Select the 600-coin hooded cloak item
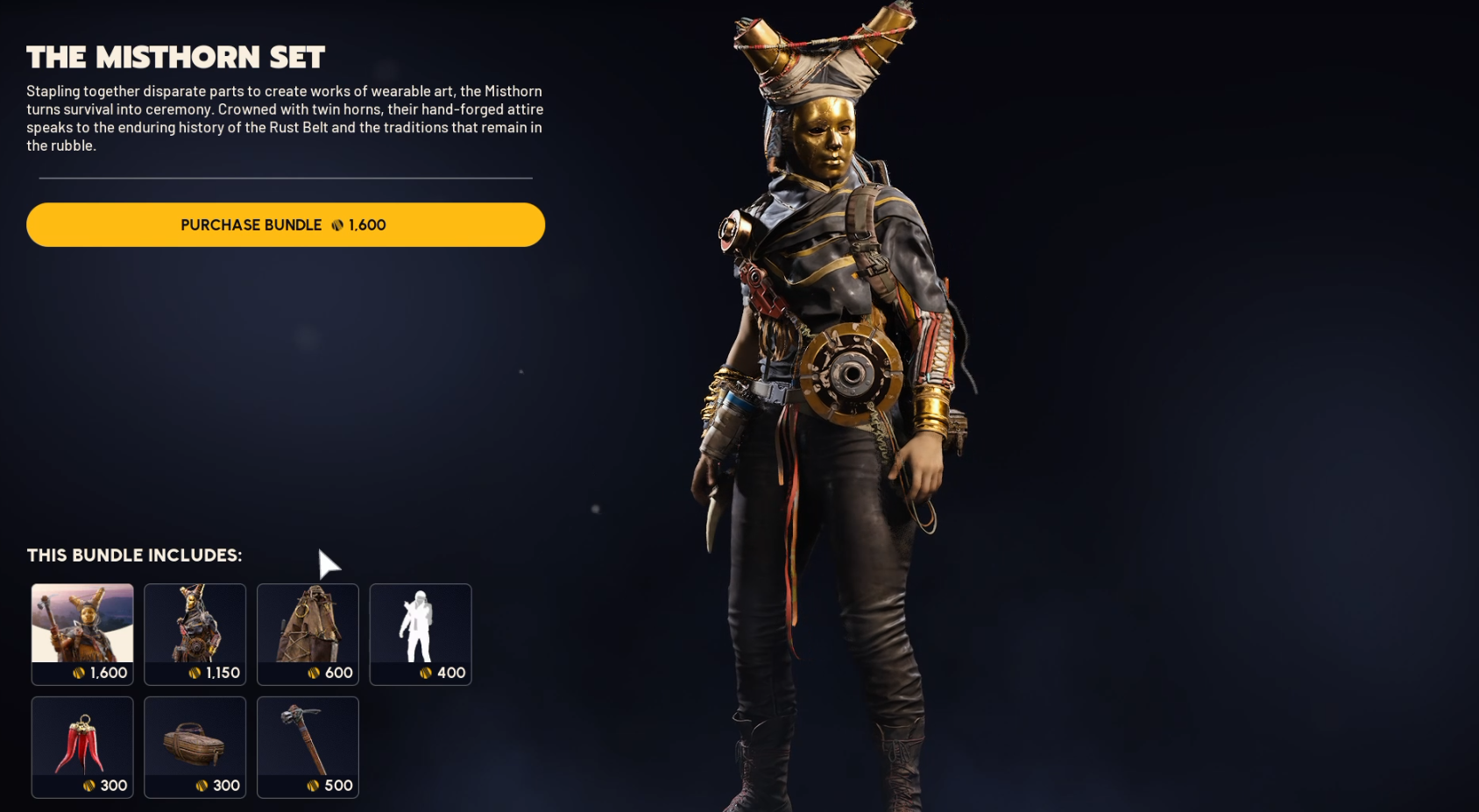Image resolution: width=1479 pixels, height=812 pixels. pos(308,633)
